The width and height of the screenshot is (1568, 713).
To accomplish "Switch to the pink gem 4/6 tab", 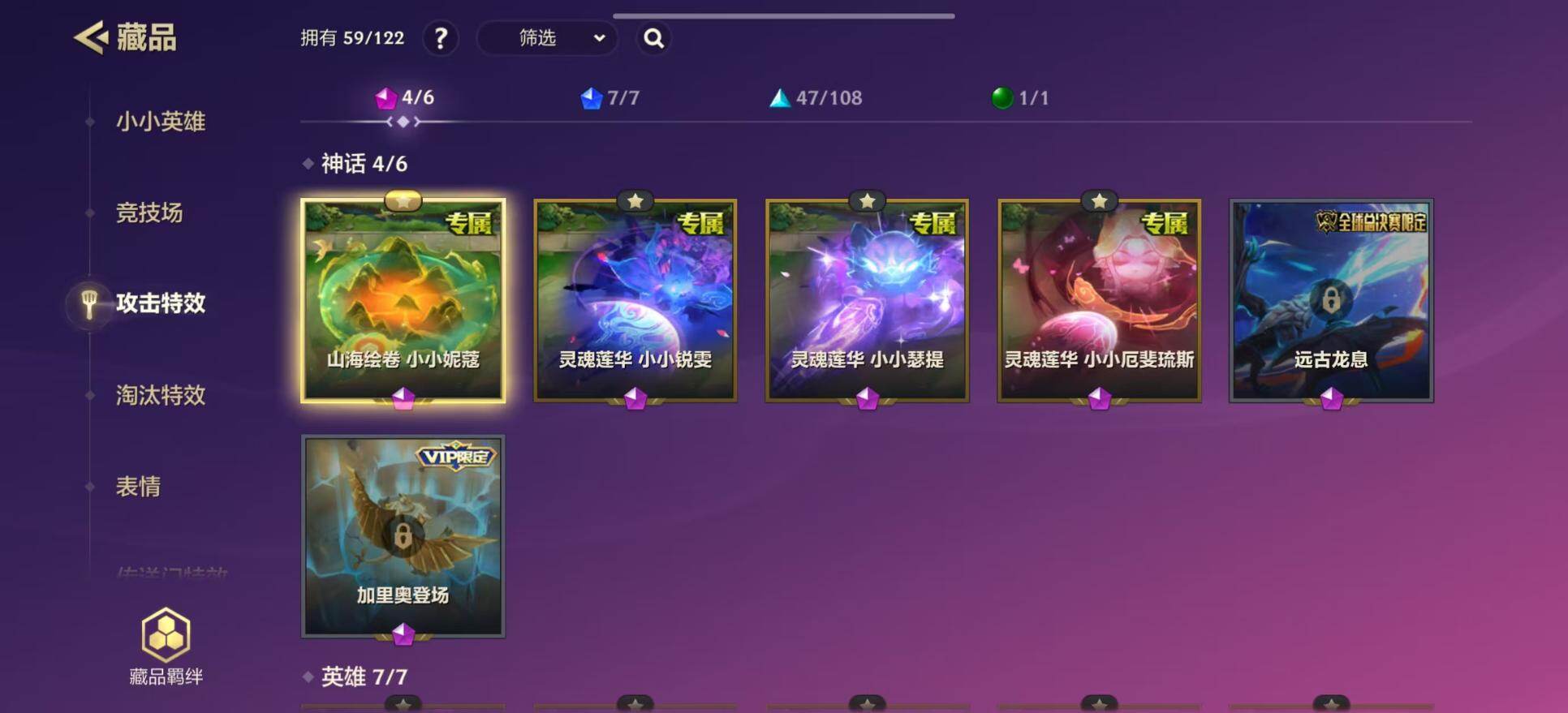I will click(405, 98).
